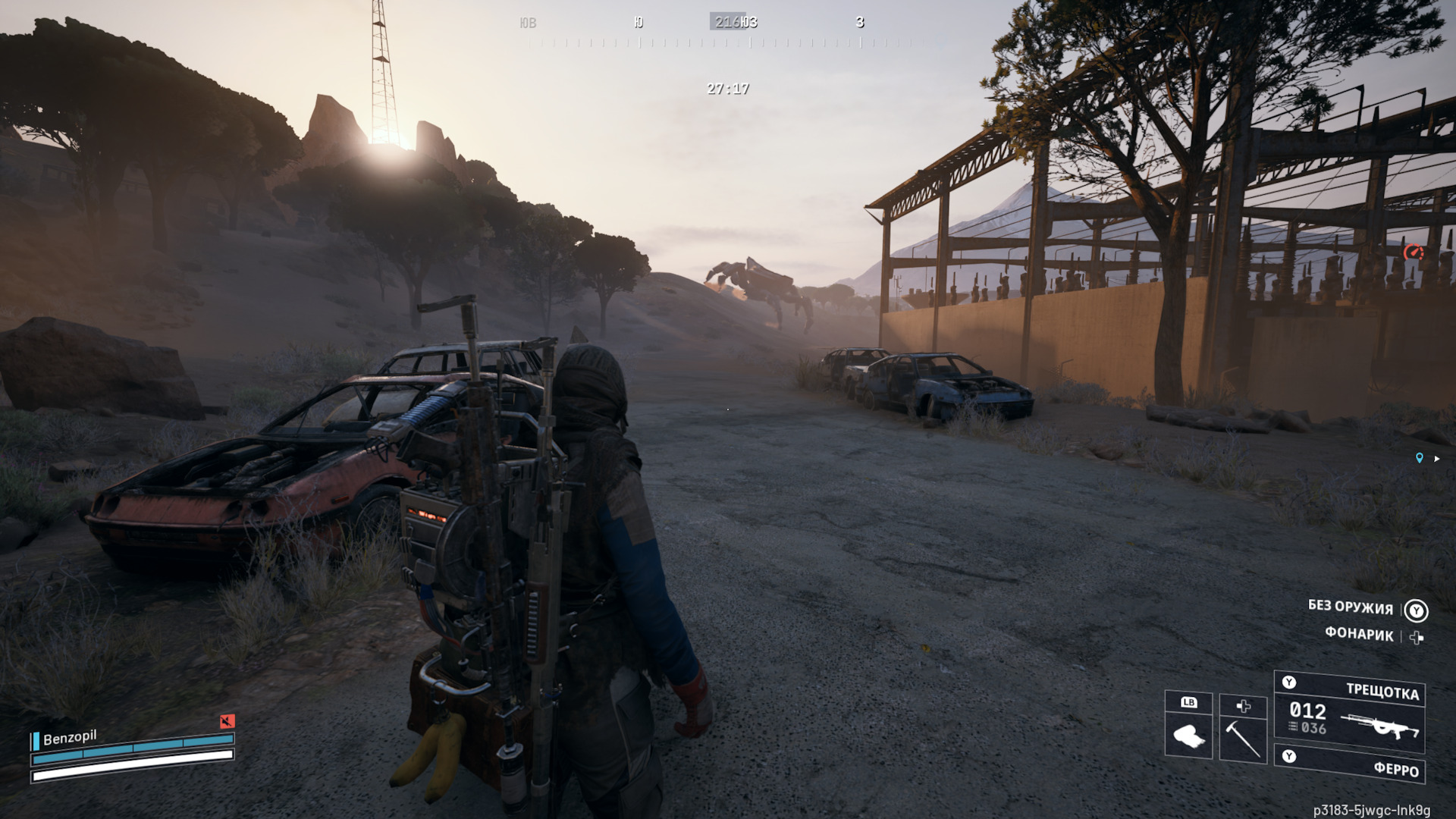
Task: Switch to the Ферро weapon slot
Action: click(x=1349, y=764)
